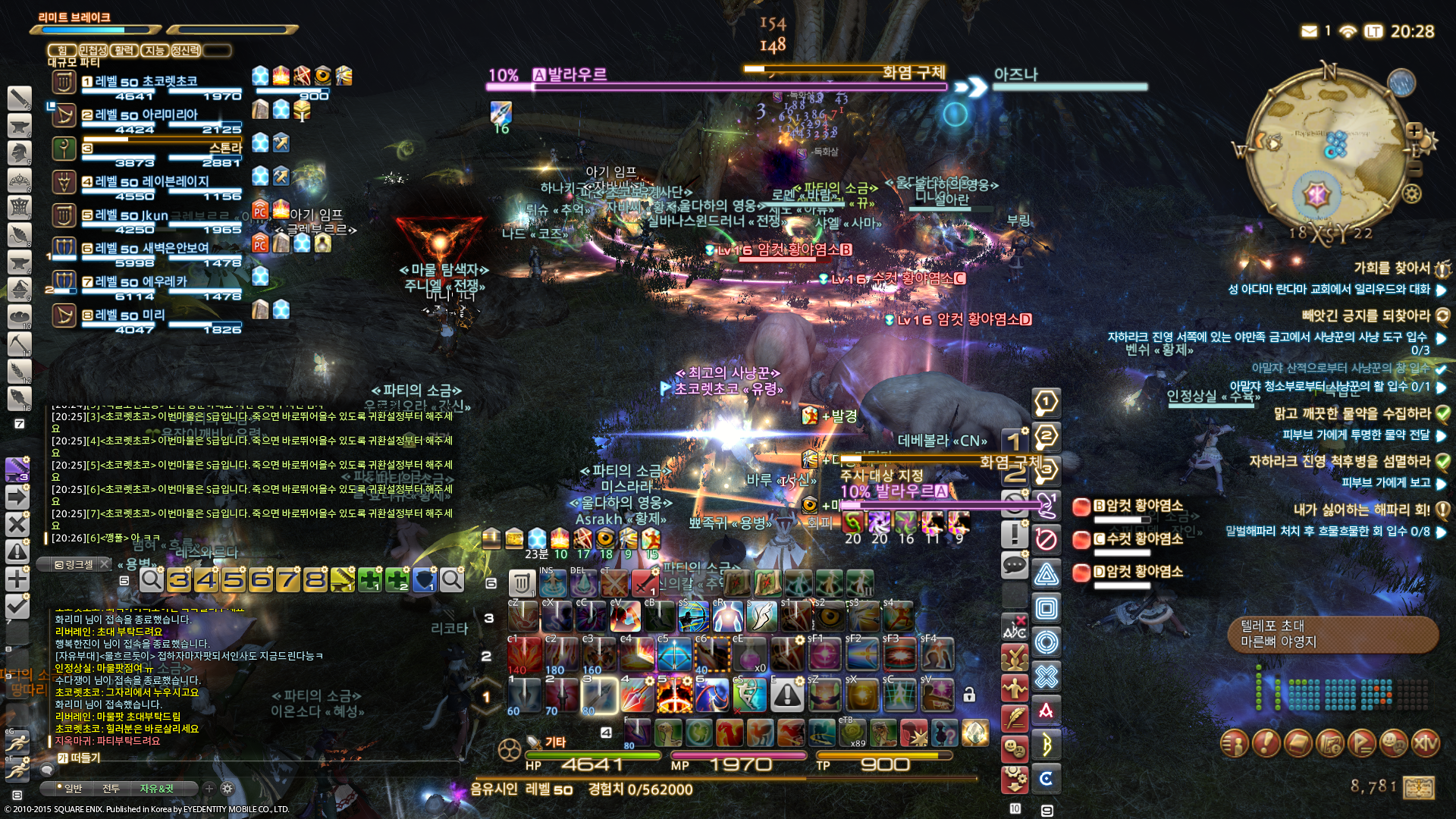The height and width of the screenshot is (819, 1456).
Task: Click the gold number 3 hotbar macro
Action: [x=179, y=580]
